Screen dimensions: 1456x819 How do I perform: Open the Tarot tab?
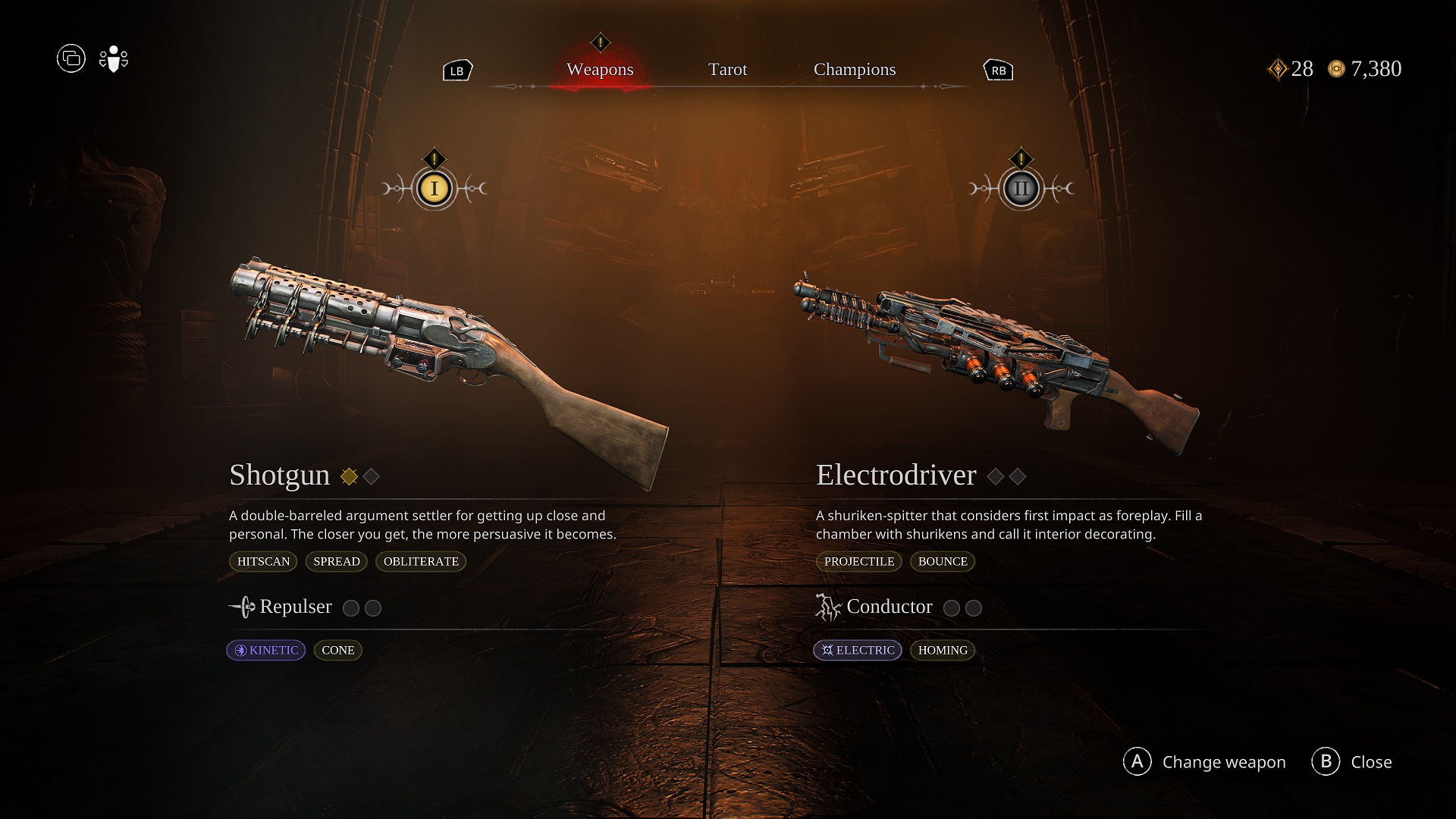tap(727, 70)
